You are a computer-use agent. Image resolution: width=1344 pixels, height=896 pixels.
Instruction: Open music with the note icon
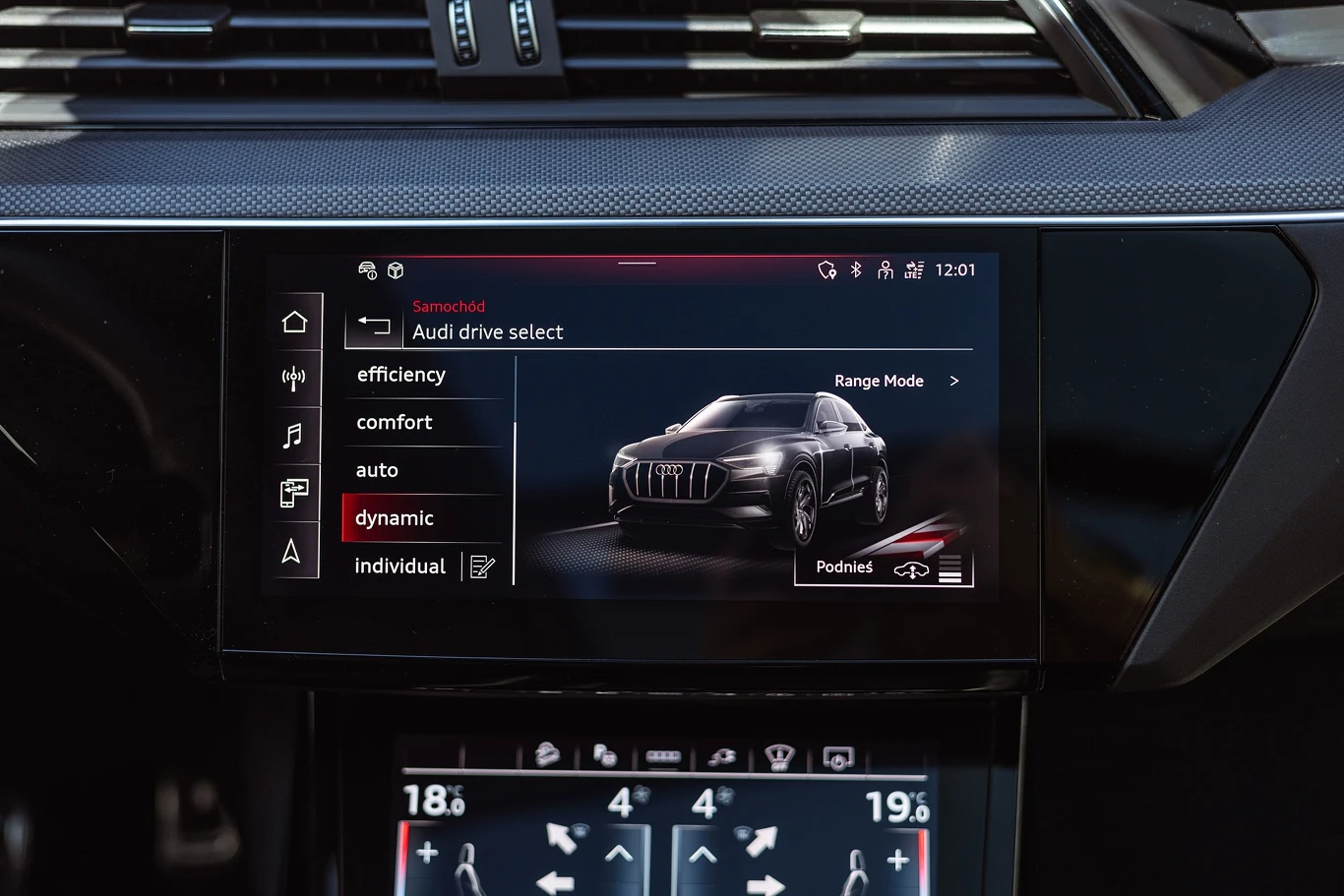click(294, 436)
